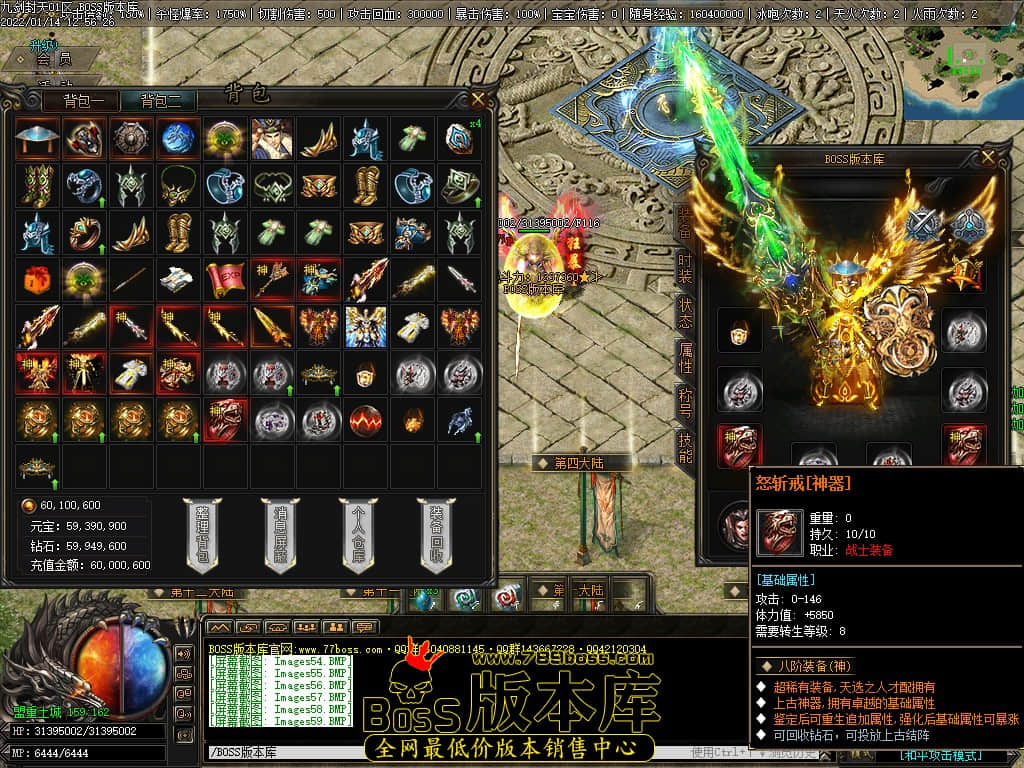Select the blue dragon orb item
Image resolution: width=1024 pixels, height=768 pixels.
178,139
